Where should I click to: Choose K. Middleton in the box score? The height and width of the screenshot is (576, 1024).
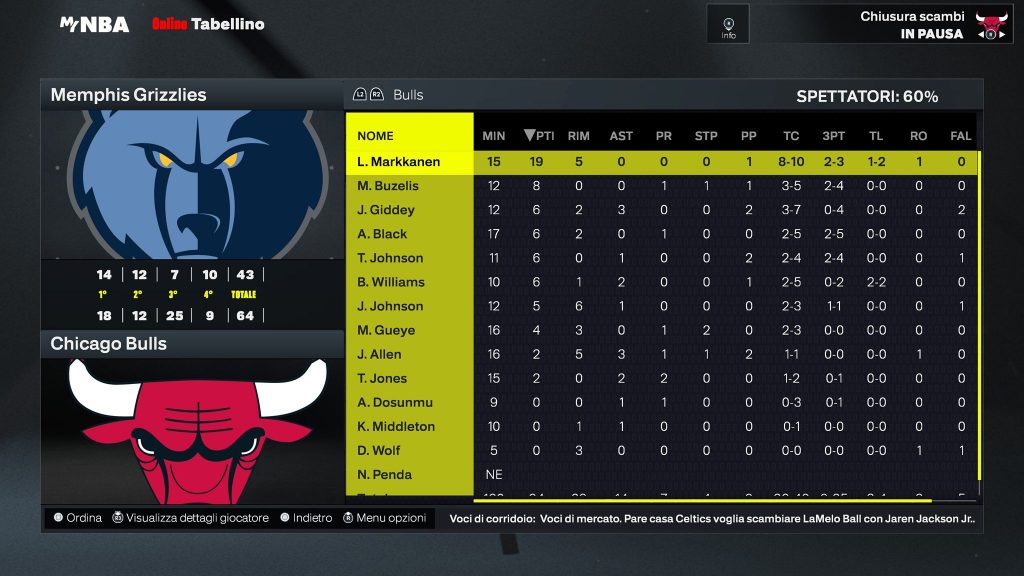click(396, 426)
